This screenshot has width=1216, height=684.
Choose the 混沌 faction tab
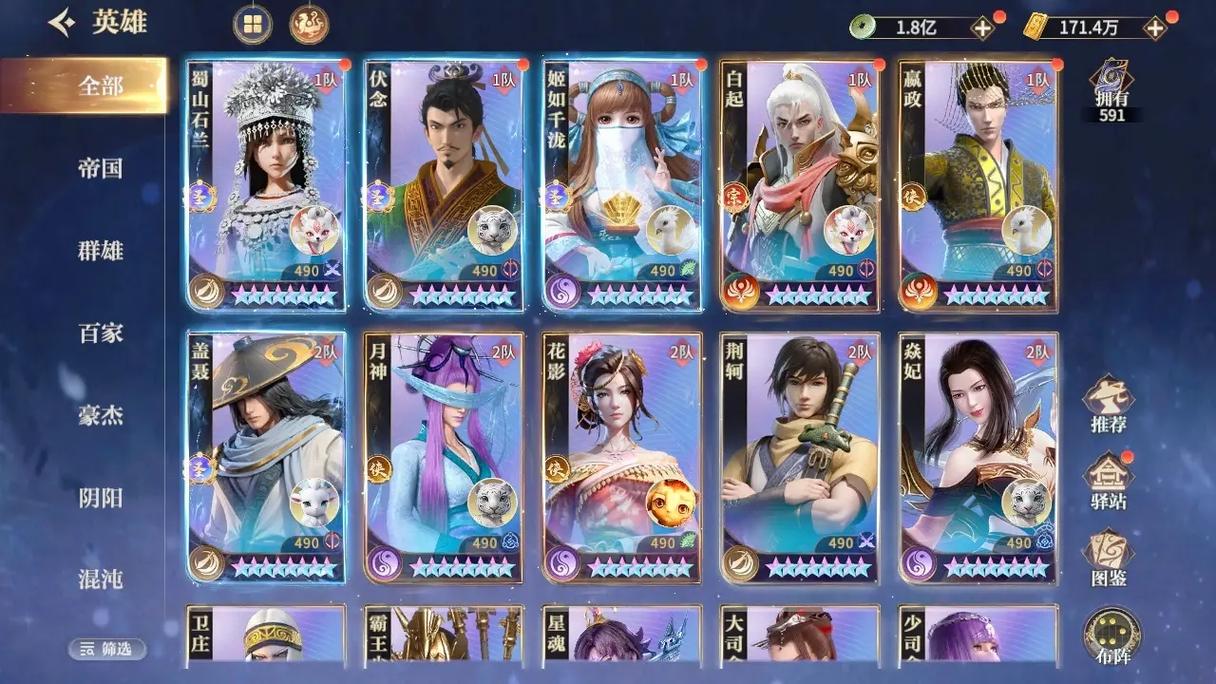100,578
